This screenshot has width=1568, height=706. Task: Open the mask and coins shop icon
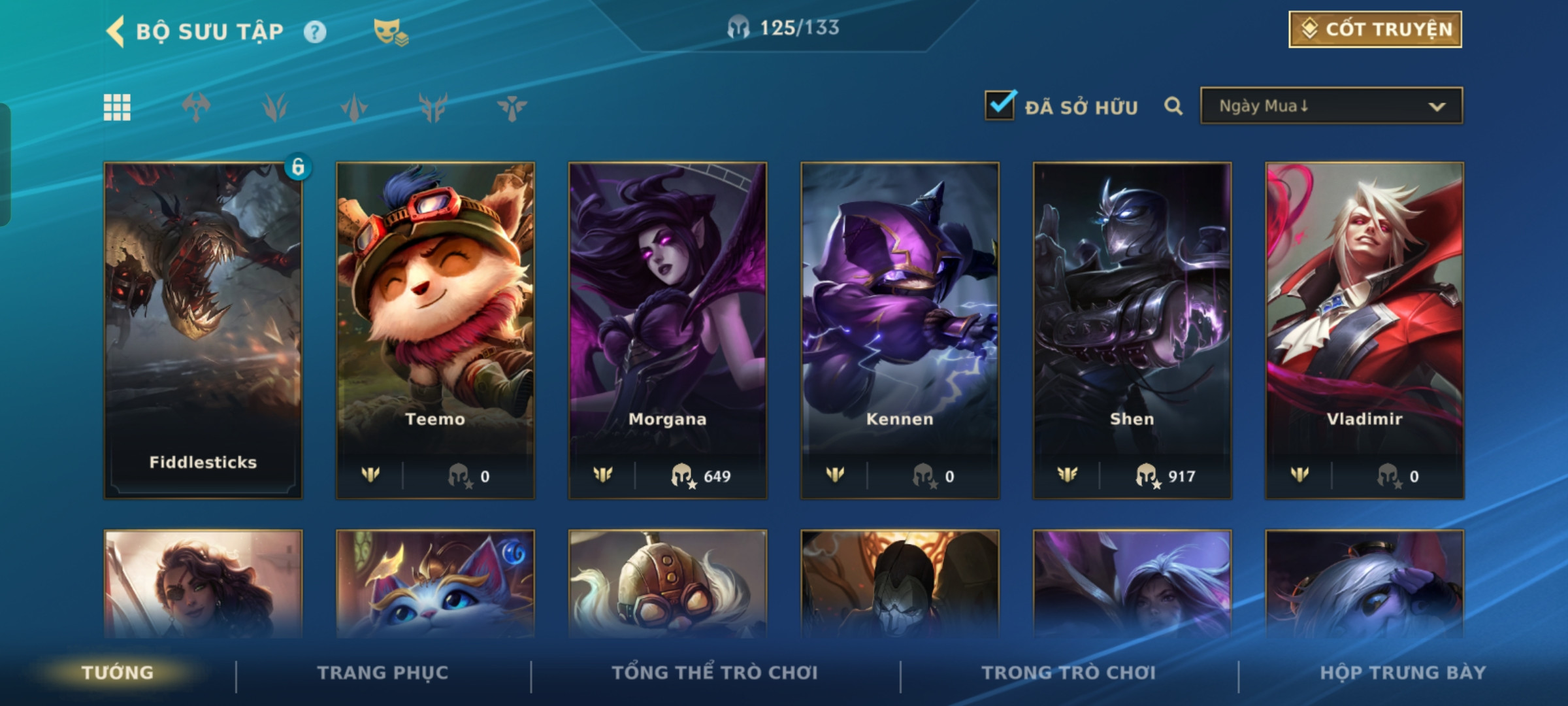click(x=390, y=32)
